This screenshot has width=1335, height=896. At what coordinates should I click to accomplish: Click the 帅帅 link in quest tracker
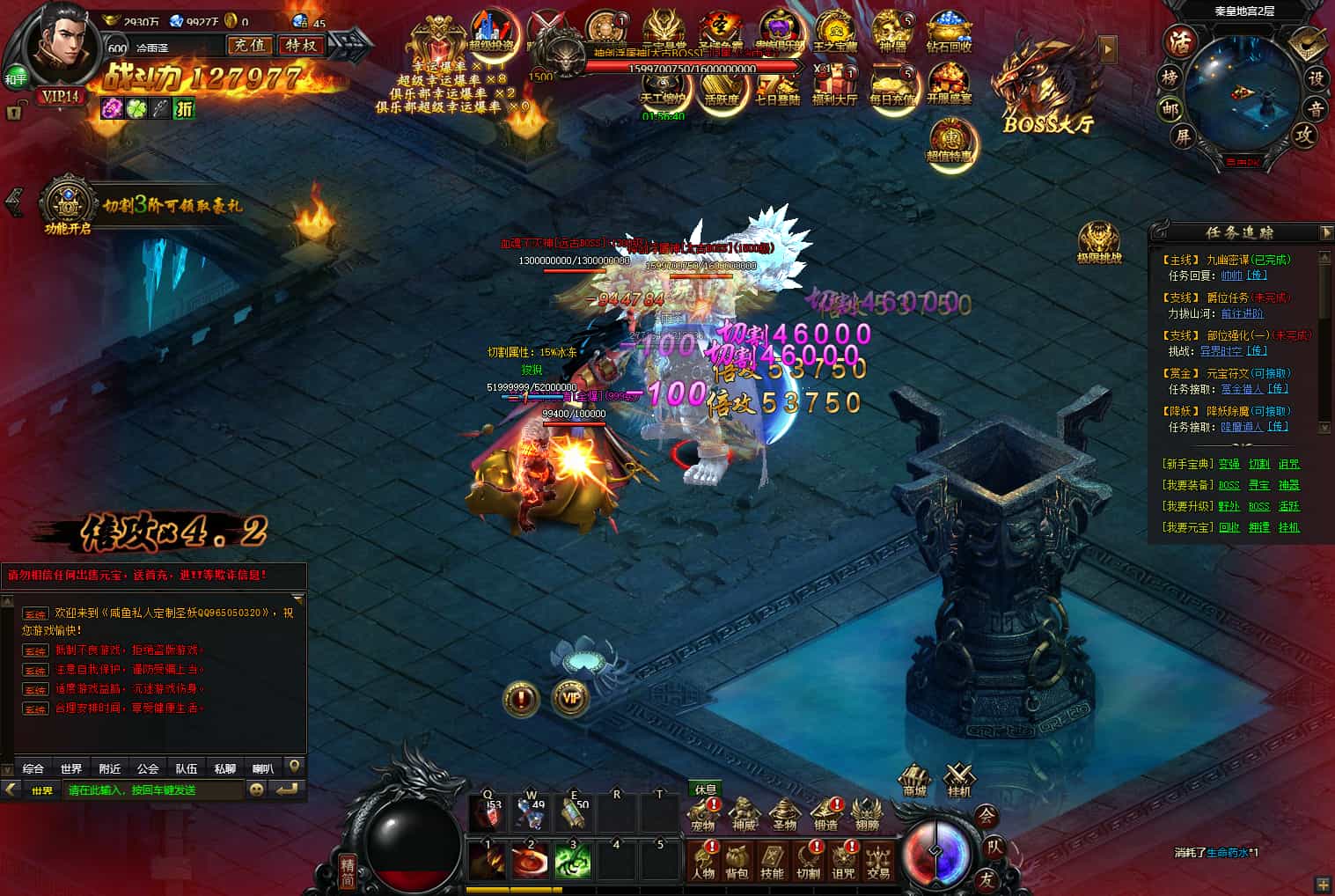1230,276
